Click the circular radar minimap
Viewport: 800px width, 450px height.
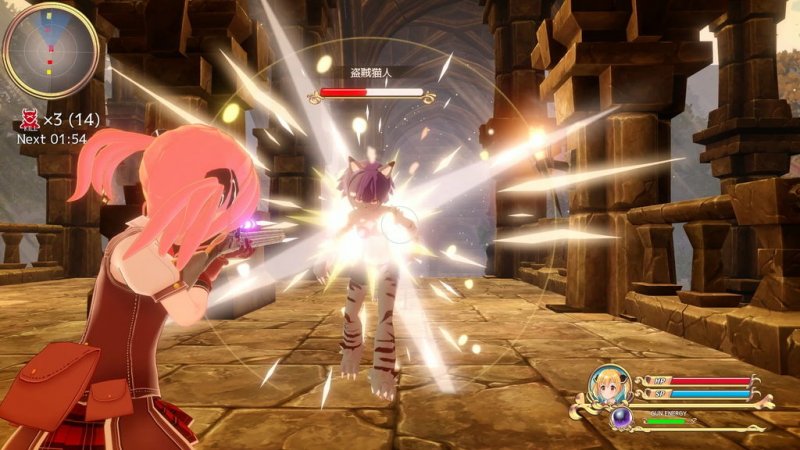(50, 50)
